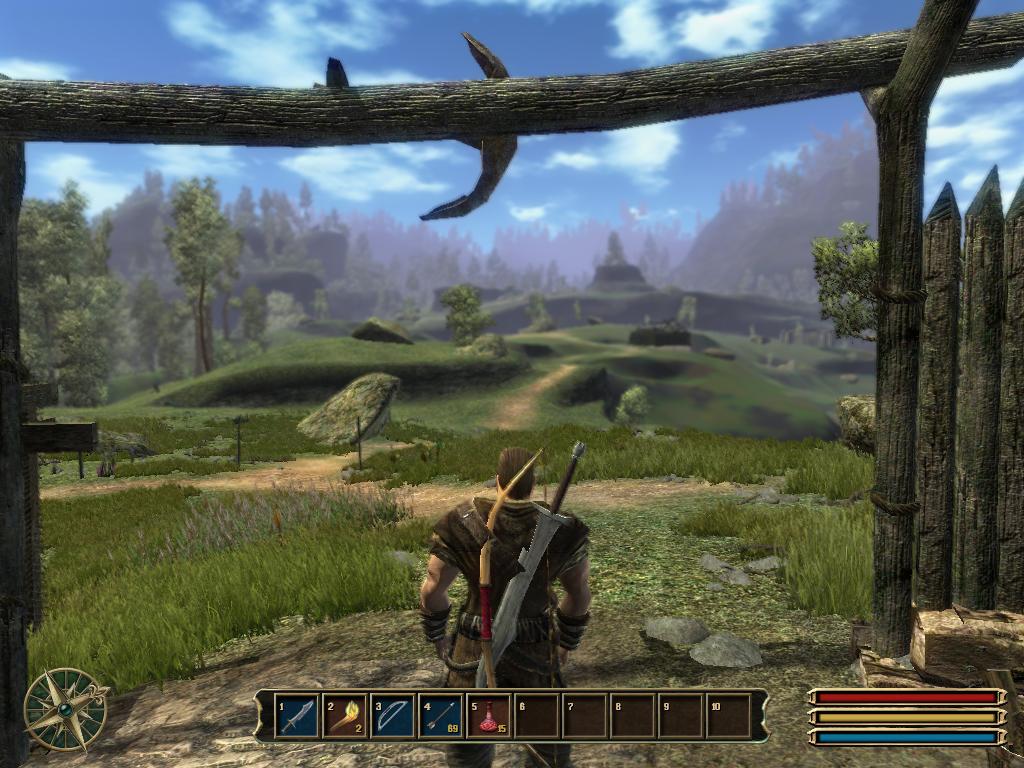This screenshot has width=1024, height=768.
Task: Select the sword in hotbar slot 1
Action: pos(297,716)
